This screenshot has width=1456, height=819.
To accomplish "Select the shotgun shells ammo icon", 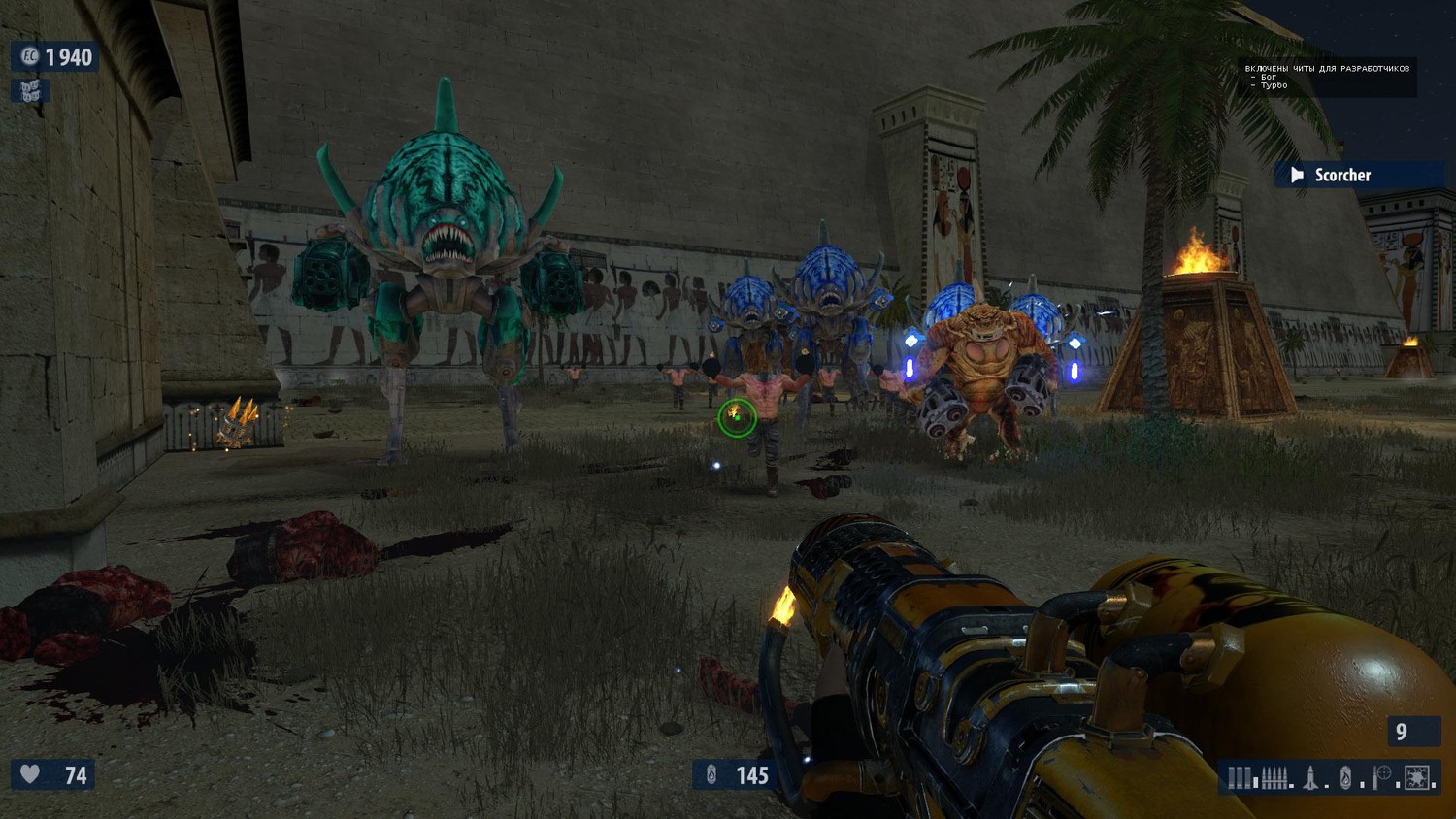I will [x=1240, y=777].
